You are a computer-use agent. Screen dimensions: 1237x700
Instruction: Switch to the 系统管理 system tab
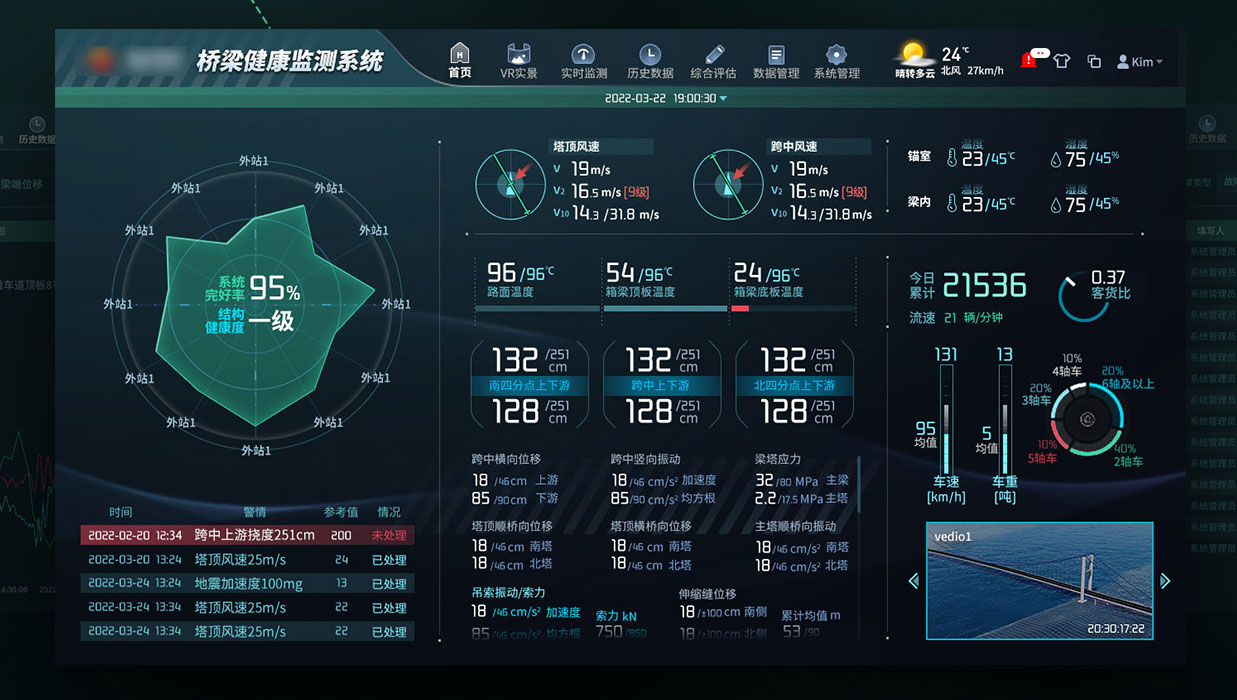coord(837,60)
